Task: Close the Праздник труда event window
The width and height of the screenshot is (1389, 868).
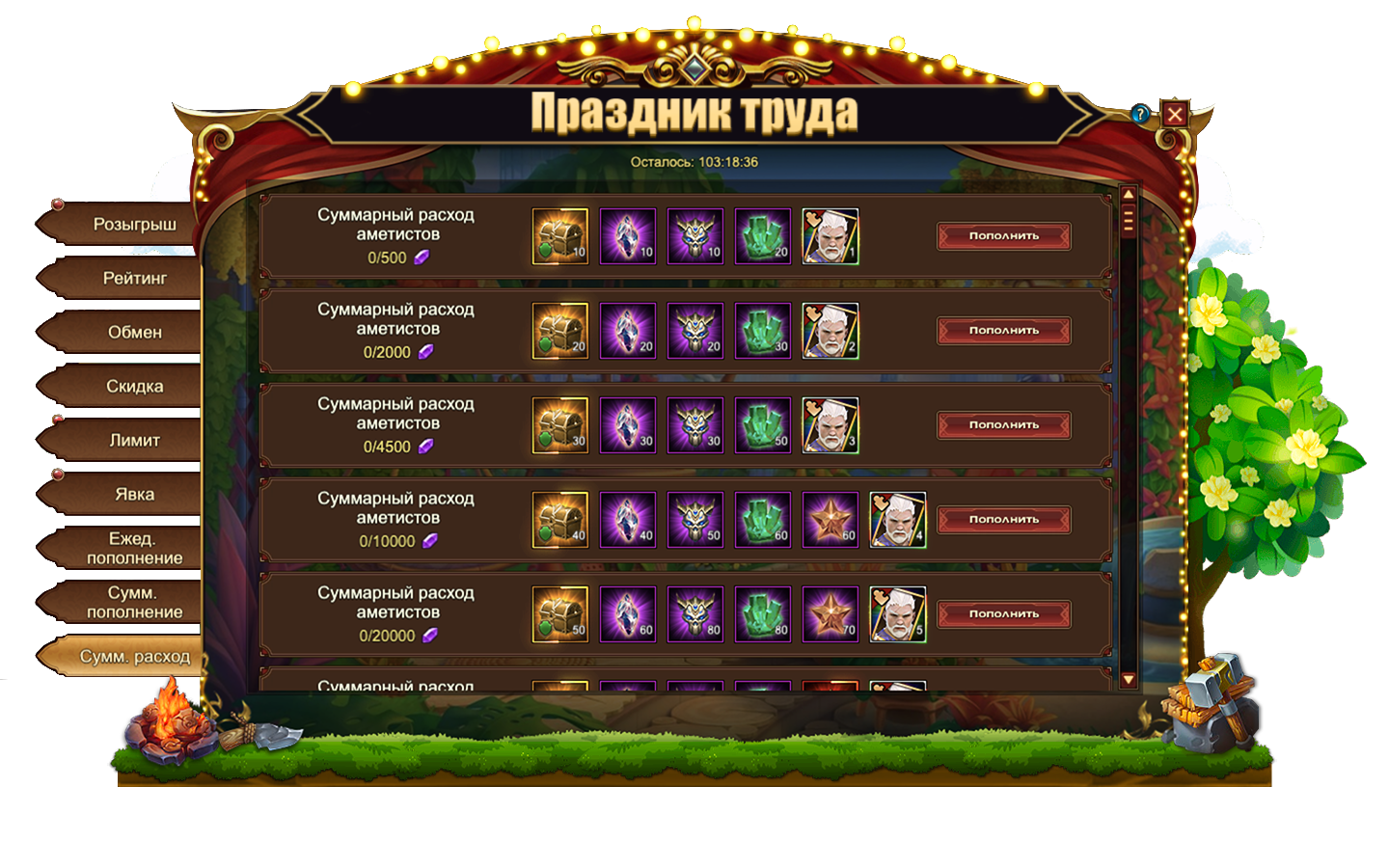Action: tap(1174, 115)
